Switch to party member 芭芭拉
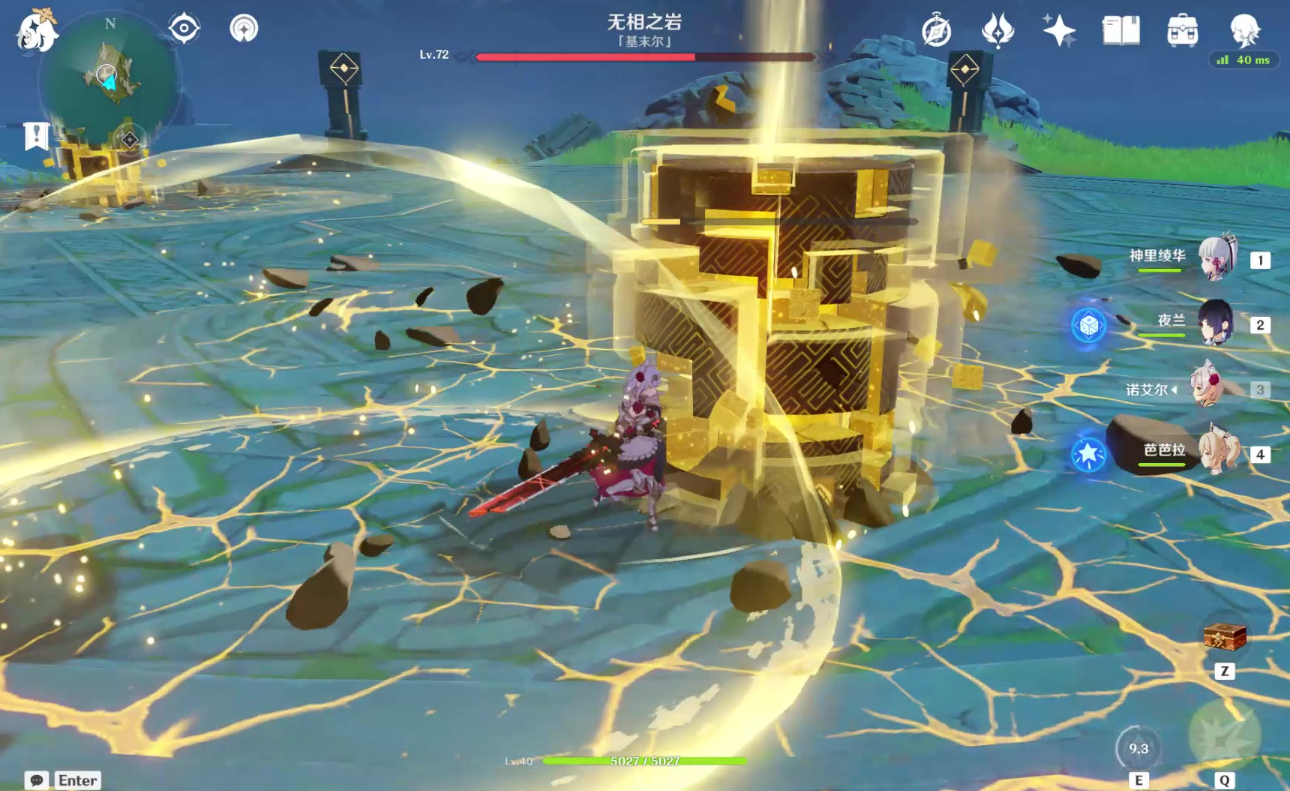The width and height of the screenshot is (1290, 791). tap(1220, 453)
